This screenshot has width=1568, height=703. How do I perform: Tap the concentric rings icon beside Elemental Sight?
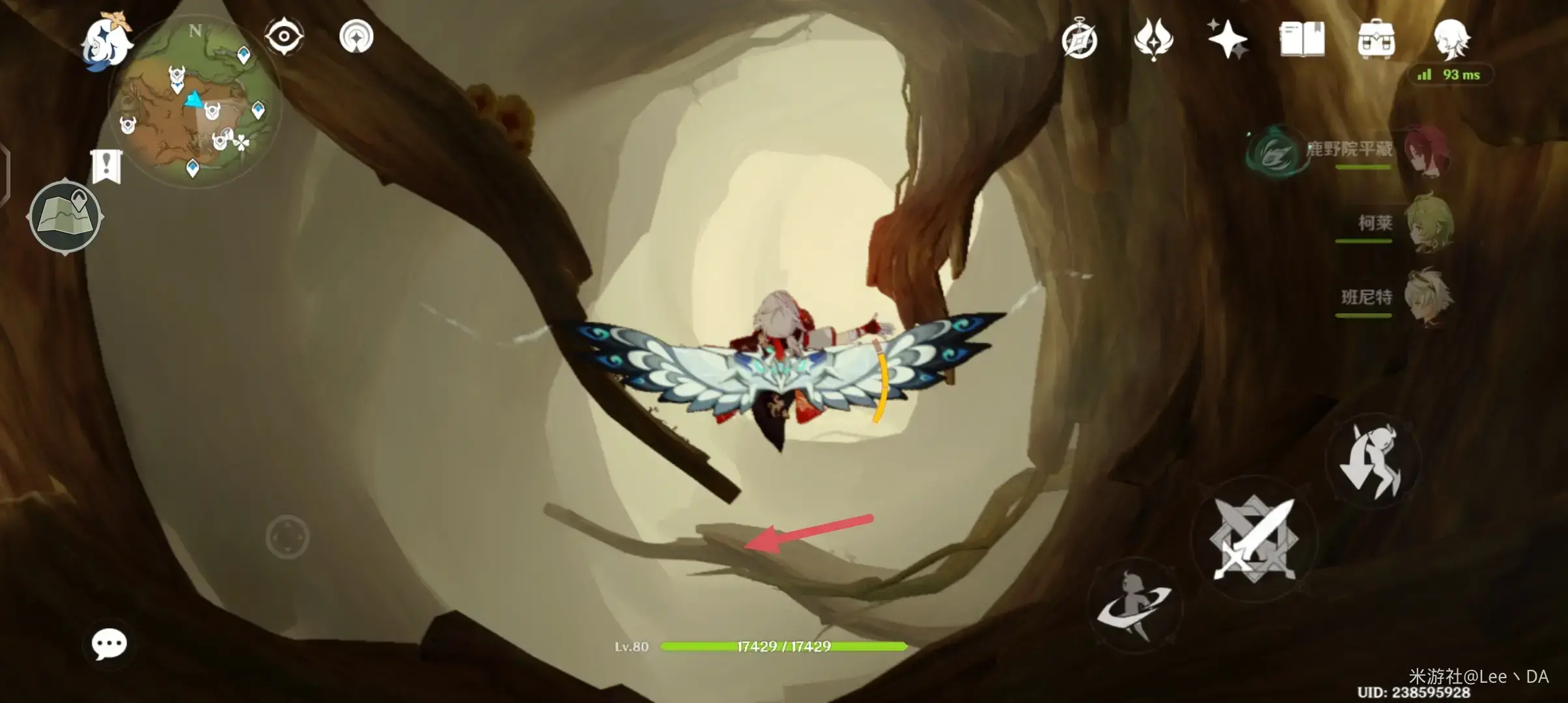click(356, 36)
